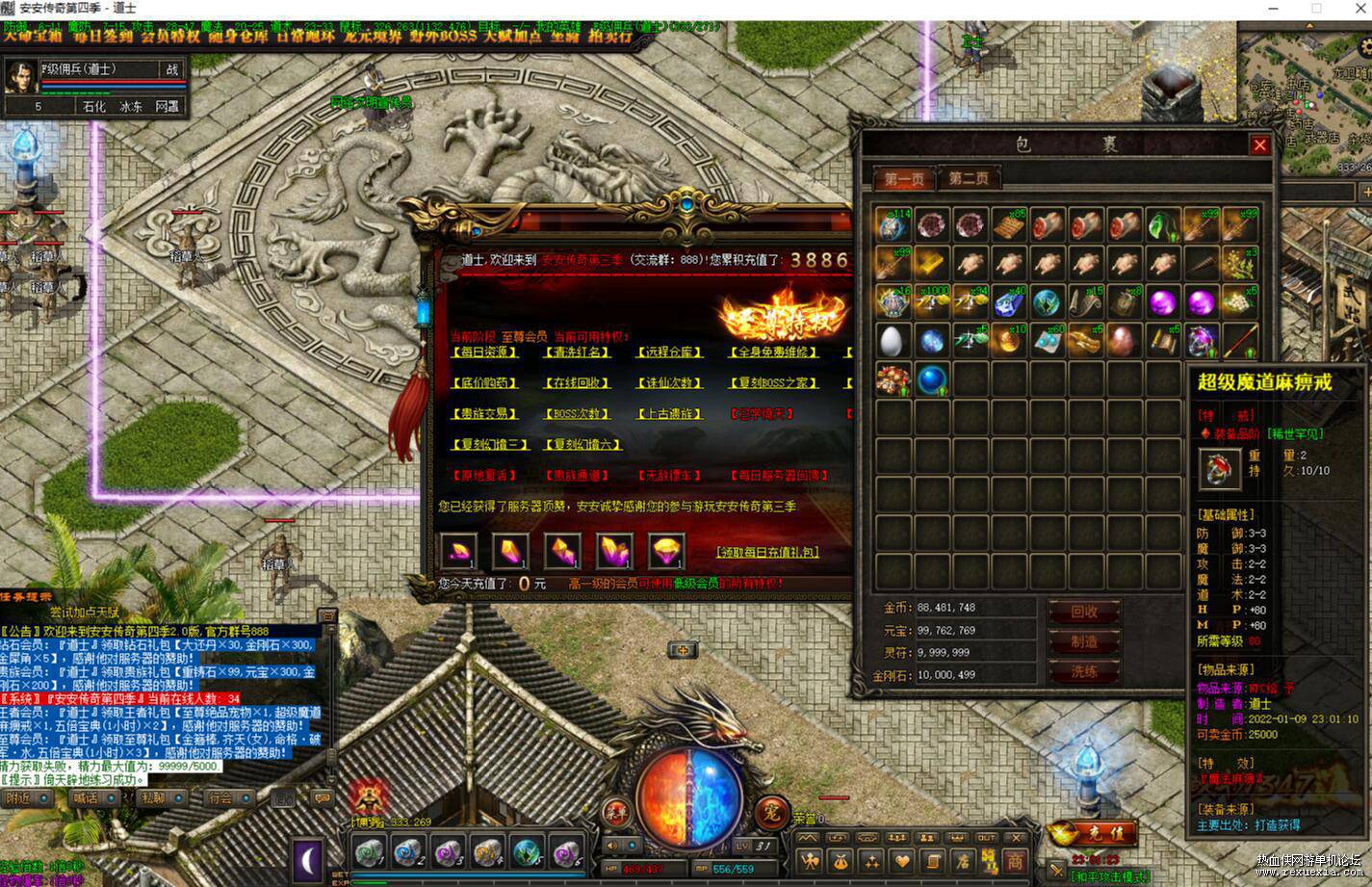Open the 制造 crafting button

[1084, 642]
